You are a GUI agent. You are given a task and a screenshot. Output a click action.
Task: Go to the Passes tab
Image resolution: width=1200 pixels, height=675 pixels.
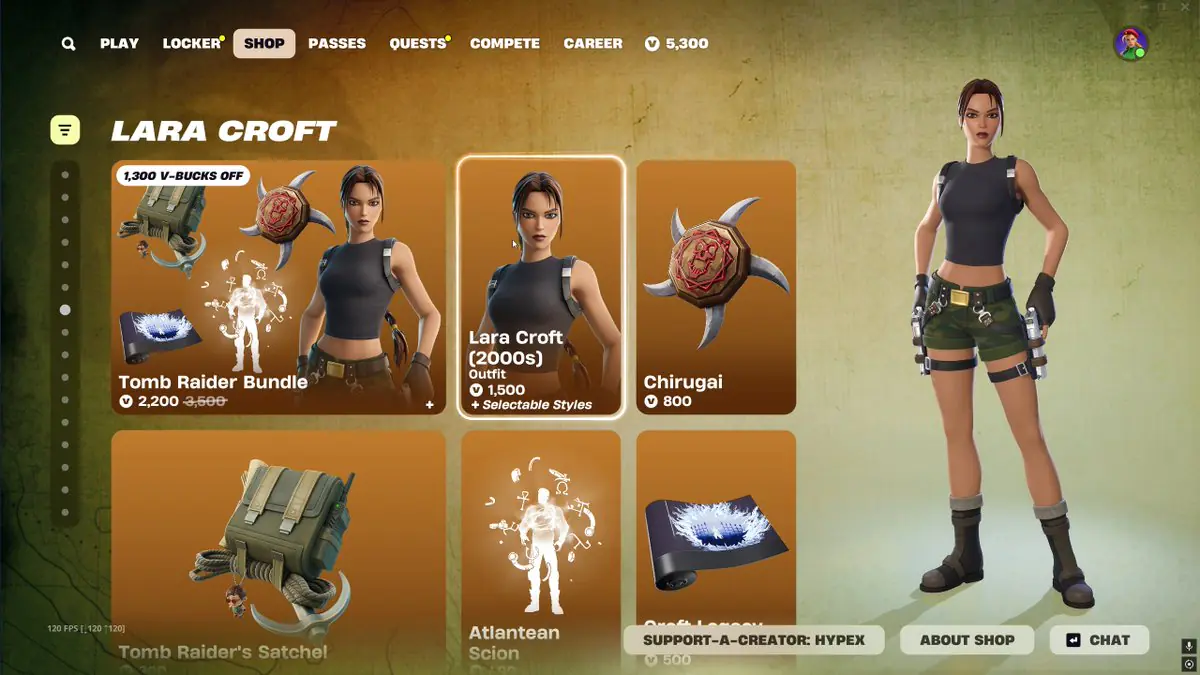(x=337, y=44)
